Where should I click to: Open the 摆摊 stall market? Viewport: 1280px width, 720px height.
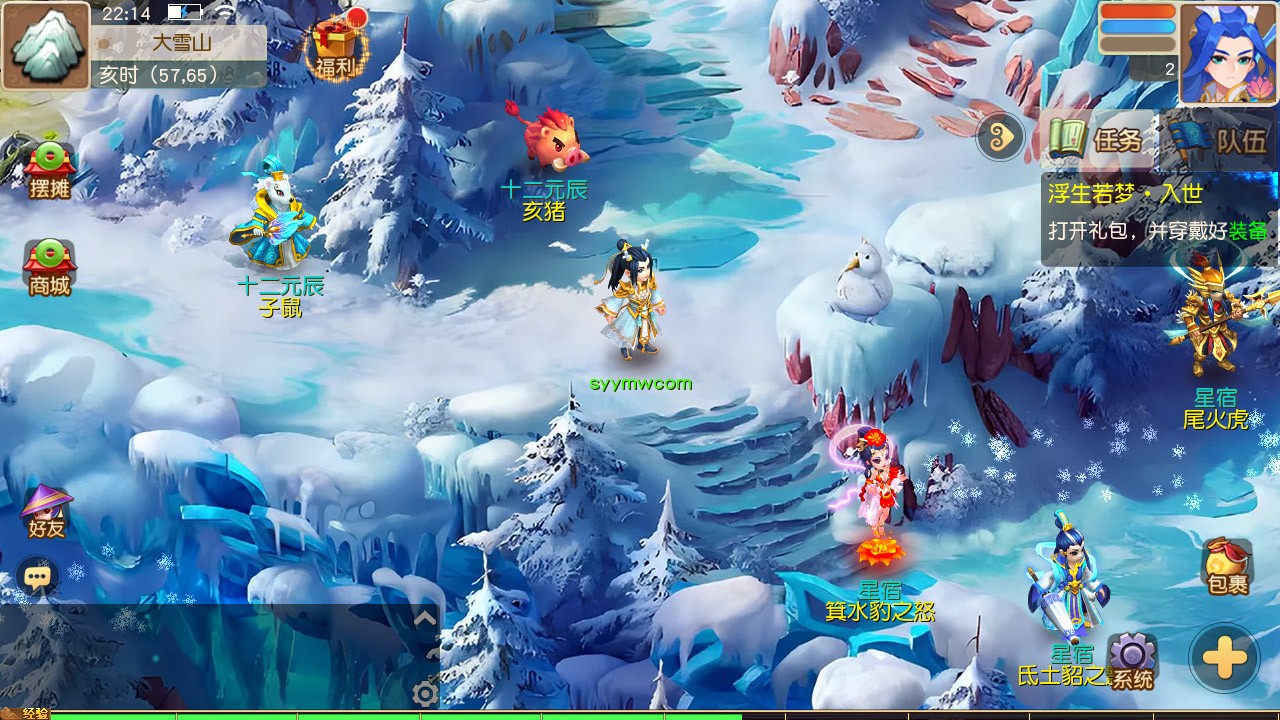point(49,170)
